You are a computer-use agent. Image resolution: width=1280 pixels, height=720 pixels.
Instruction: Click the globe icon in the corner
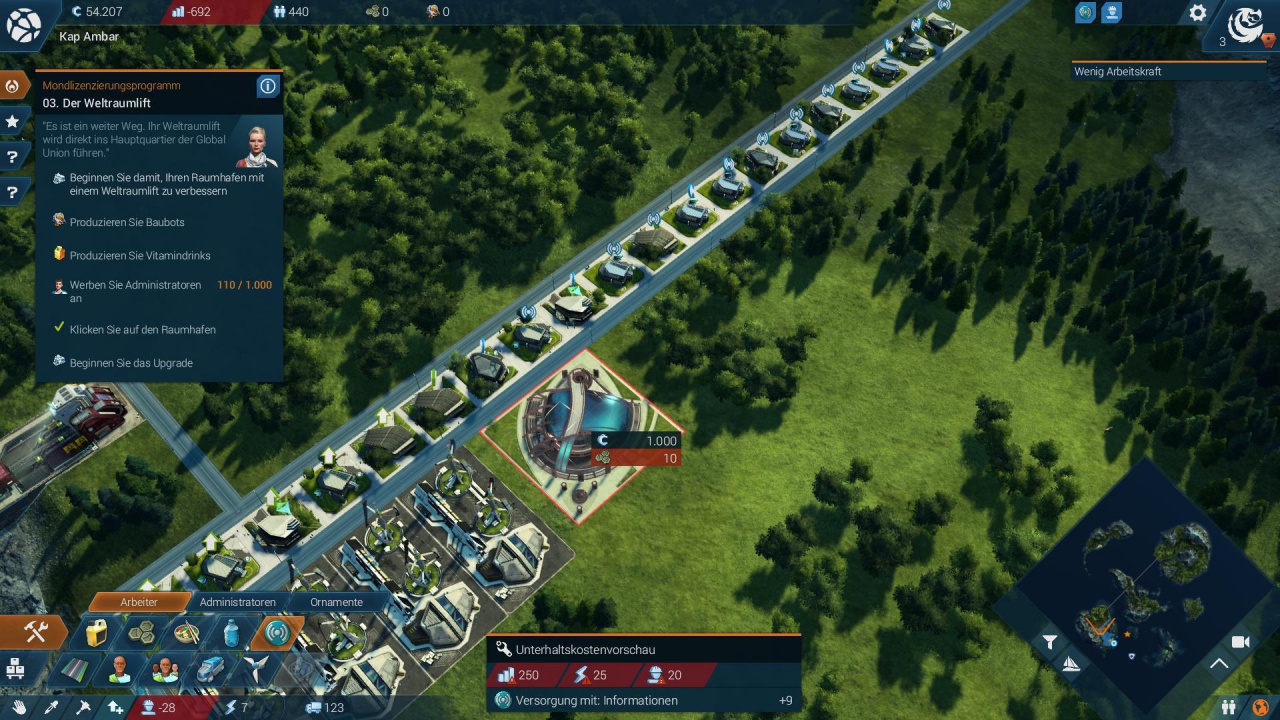coord(23,25)
